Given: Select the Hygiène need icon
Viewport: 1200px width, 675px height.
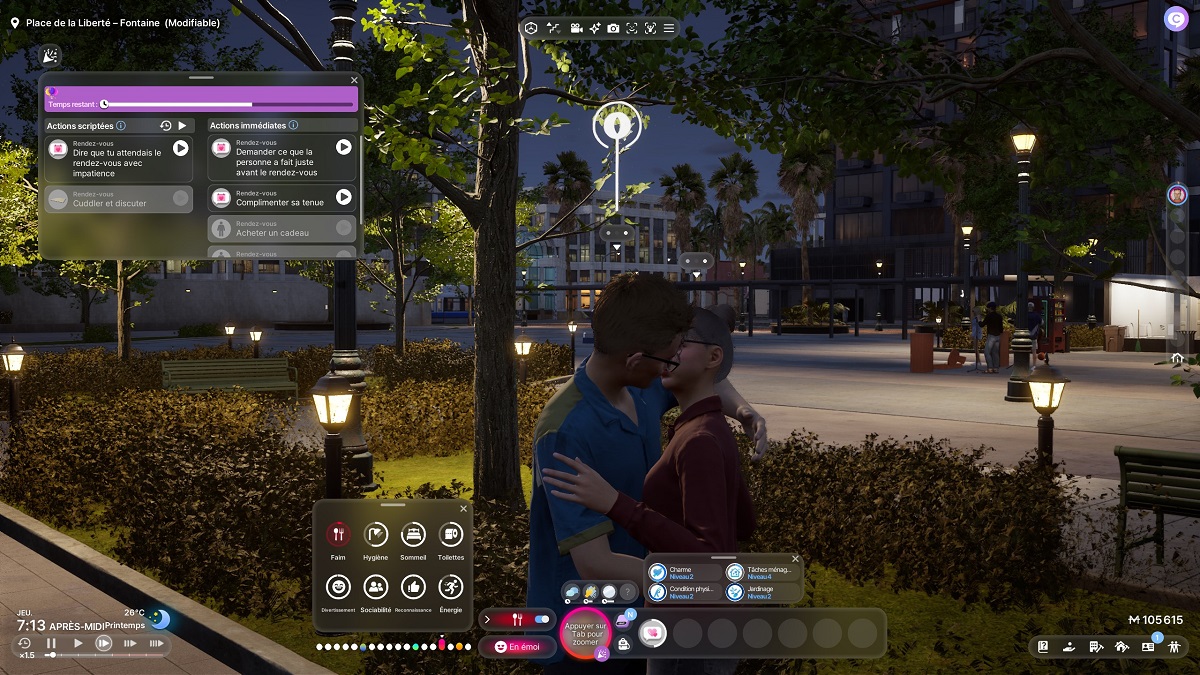Looking at the screenshot, I should pos(376,535).
